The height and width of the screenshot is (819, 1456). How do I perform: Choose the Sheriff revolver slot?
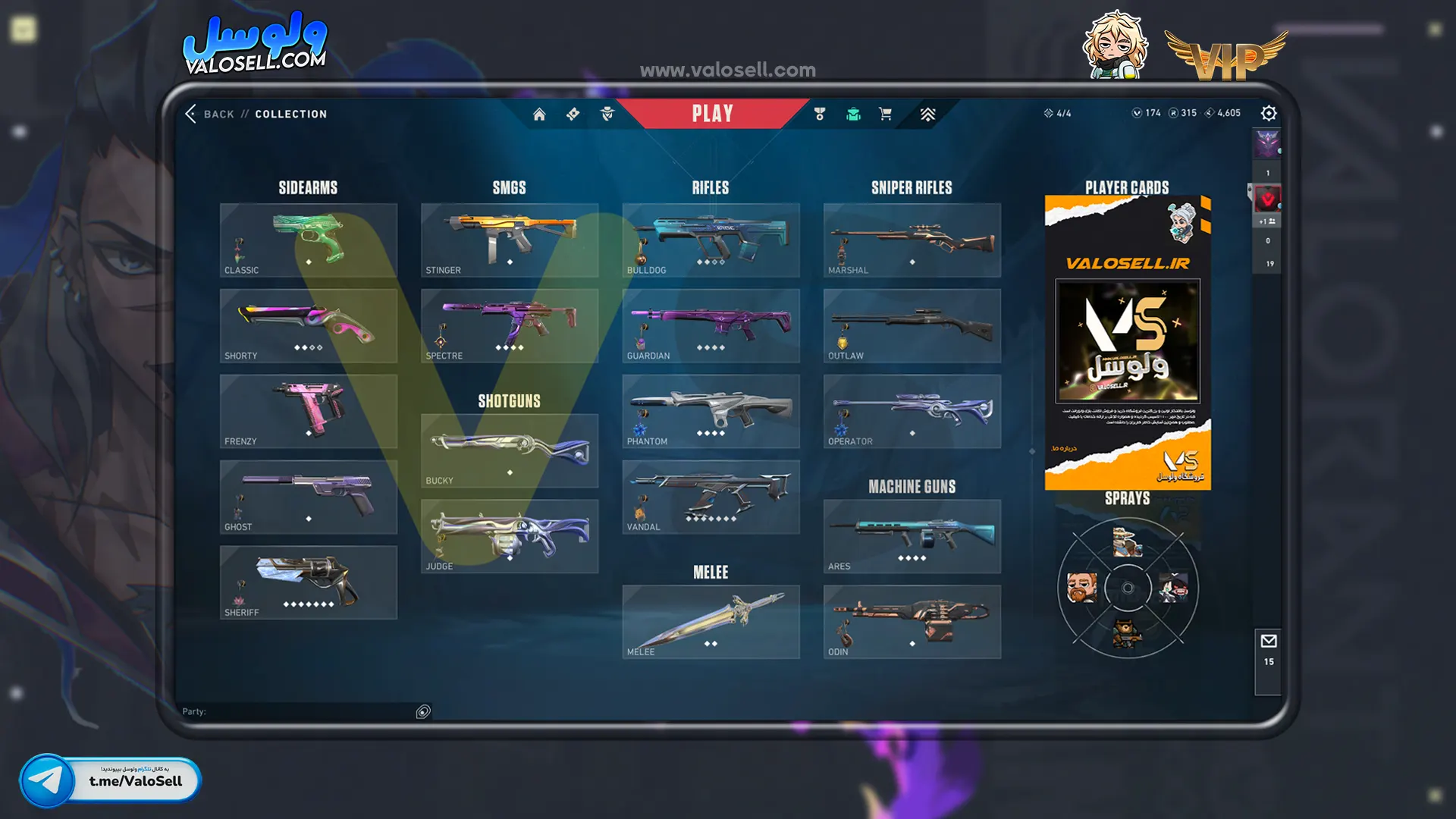[309, 582]
